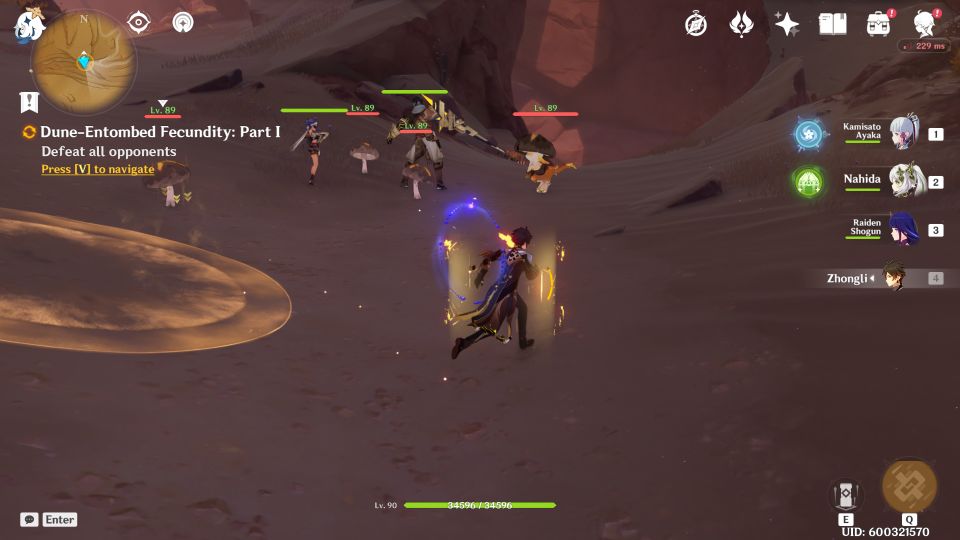Switch to Nahida in the party list
The height and width of the screenshot is (540, 960).
click(x=904, y=181)
